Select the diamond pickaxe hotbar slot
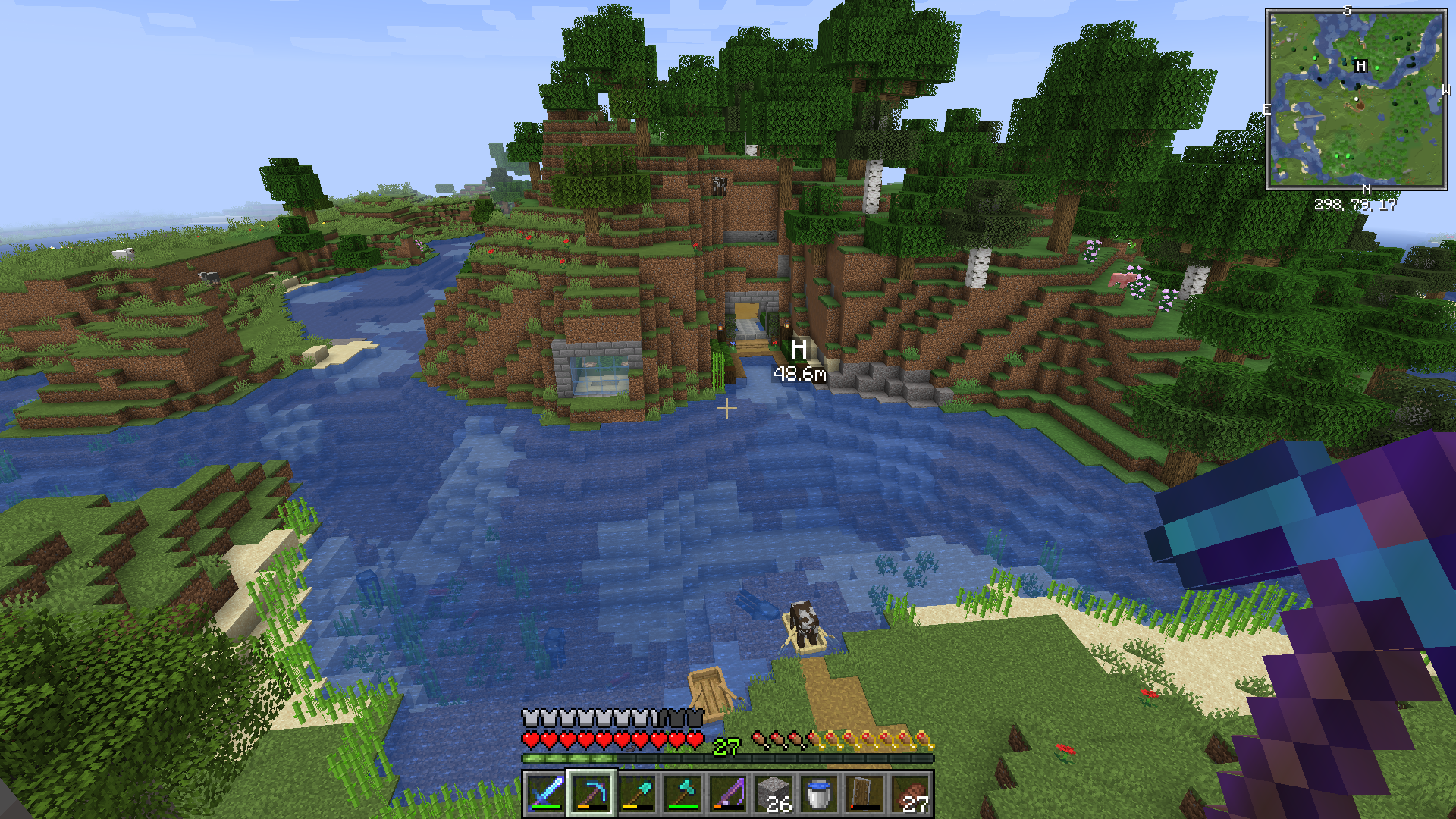 pos(591,793)
